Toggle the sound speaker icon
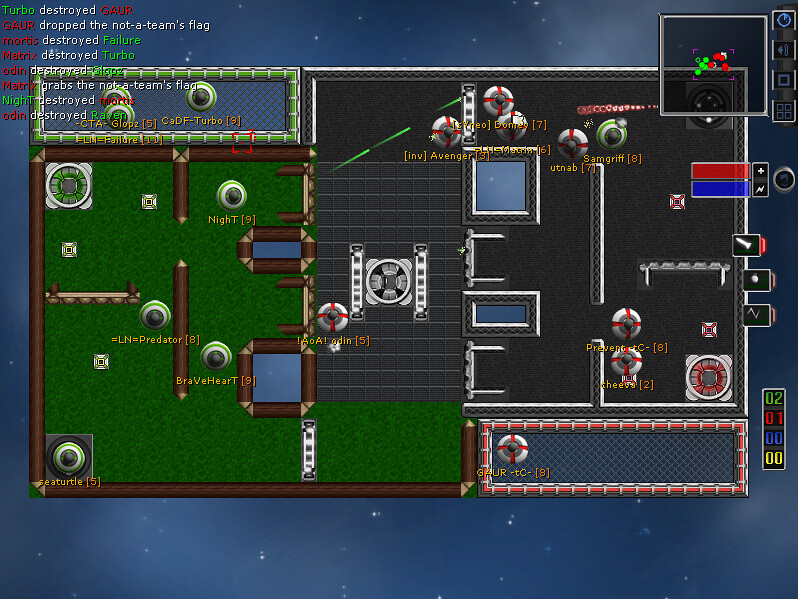 click(x=784, y=50)
